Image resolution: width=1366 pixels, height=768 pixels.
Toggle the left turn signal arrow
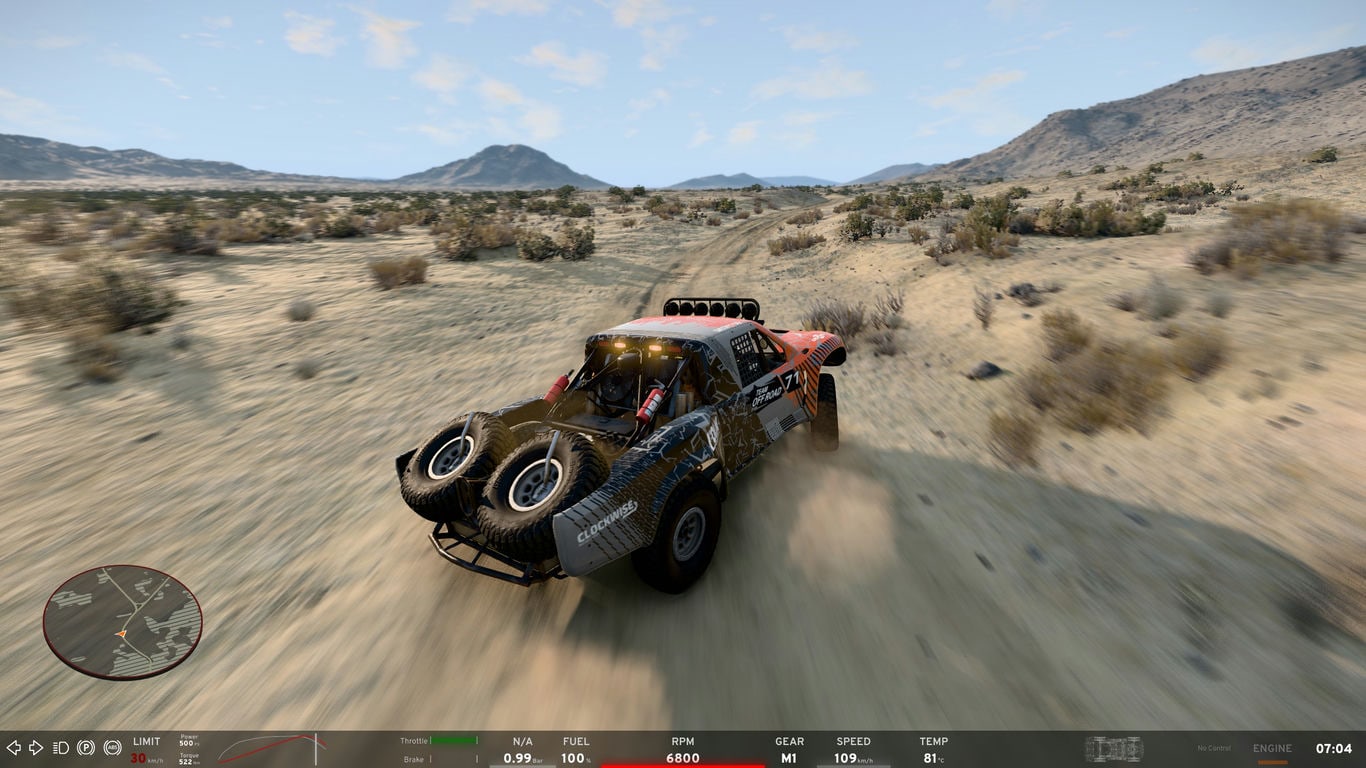click(13, 748)
